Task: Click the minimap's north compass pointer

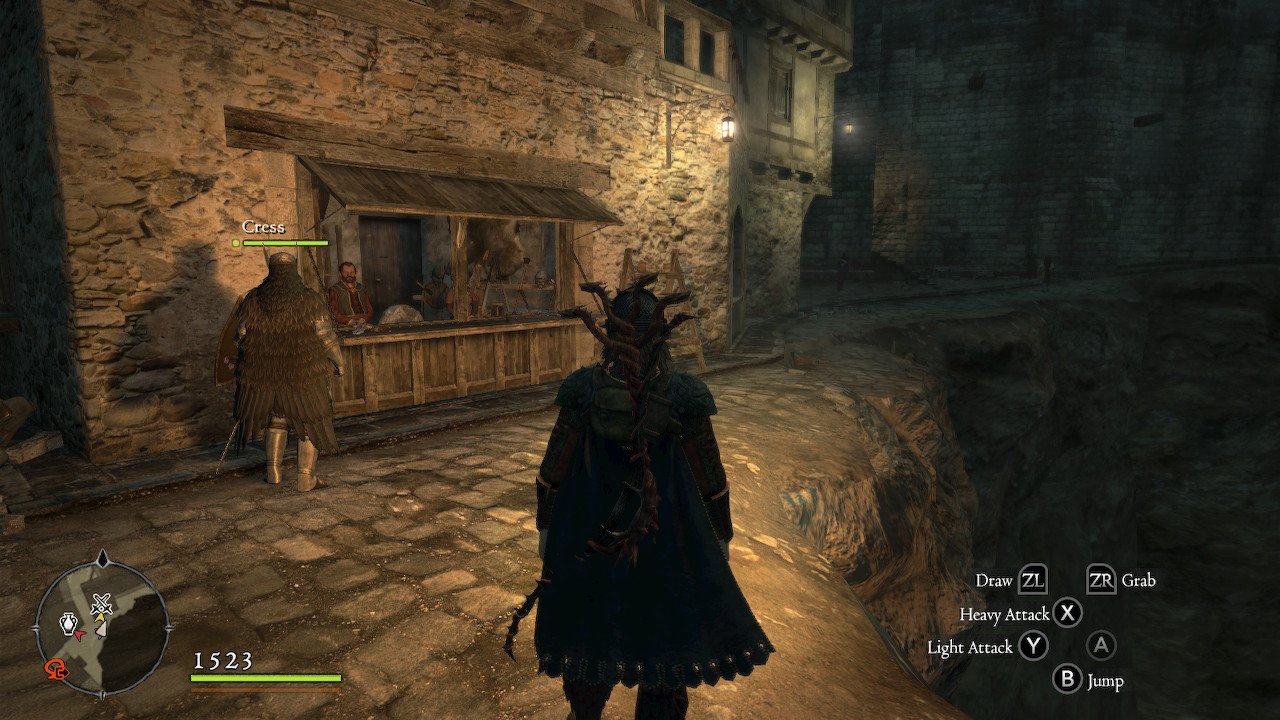Action: pyautogui.click(x=102, y=557)
